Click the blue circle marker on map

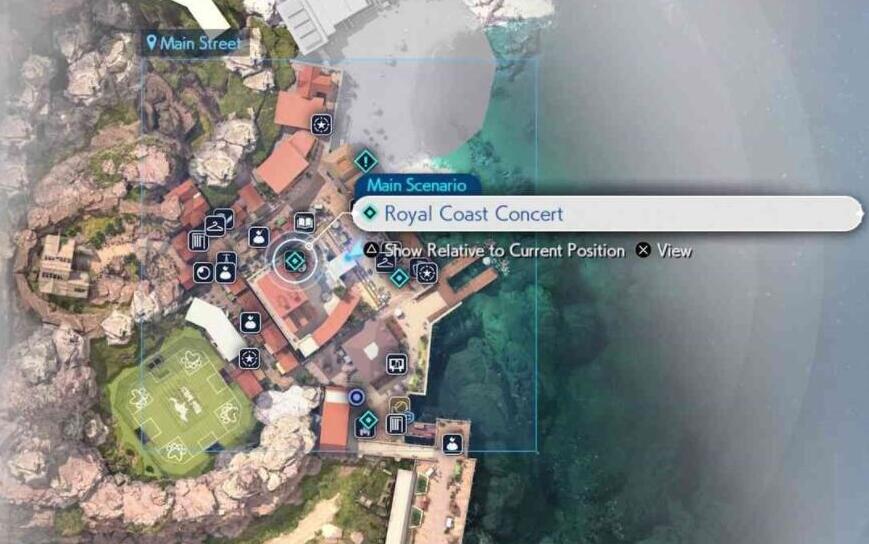pyautogui.click(x=356, y=397)
